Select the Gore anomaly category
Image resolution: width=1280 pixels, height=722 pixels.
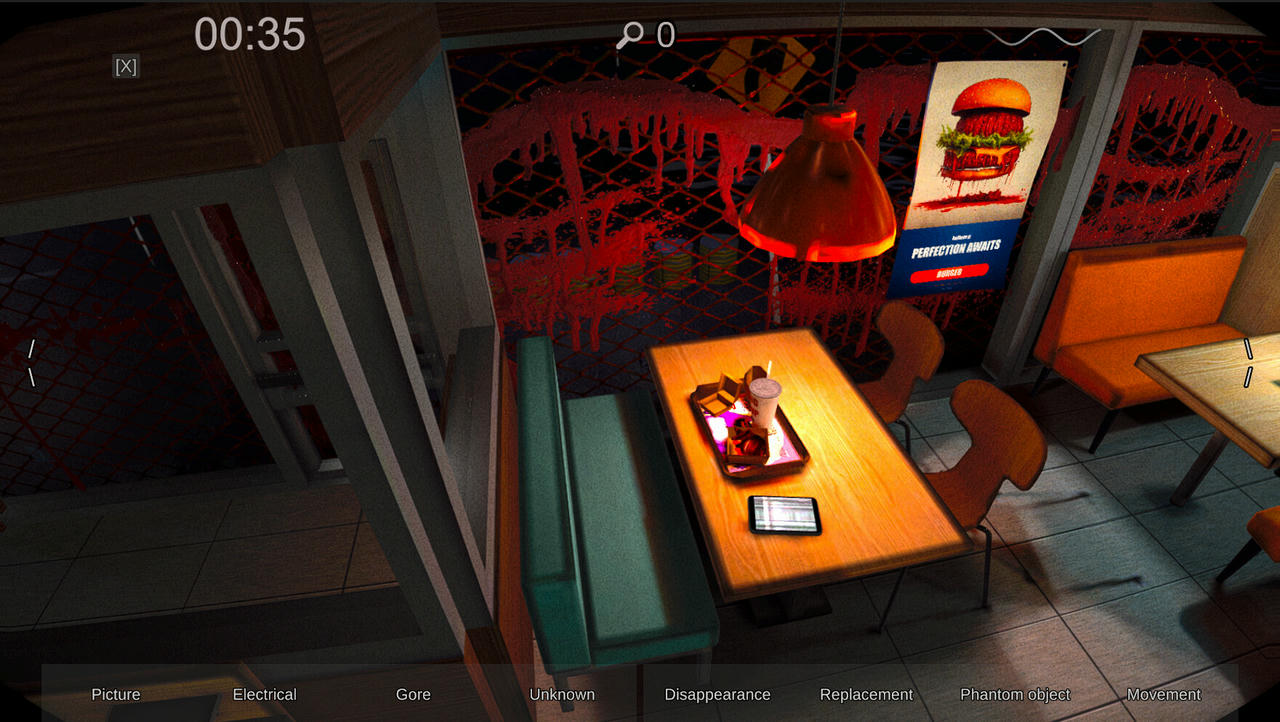(413, 694)
